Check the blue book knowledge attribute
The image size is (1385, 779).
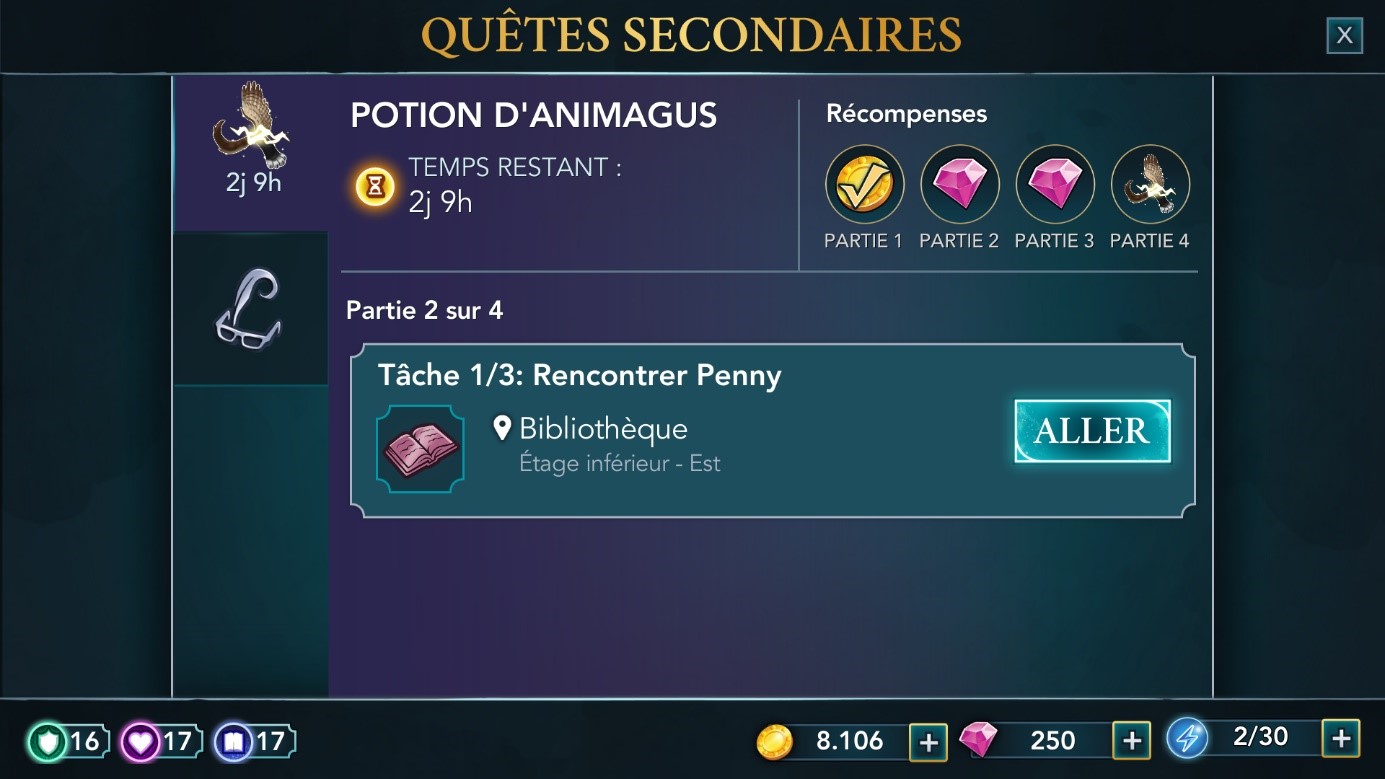(x=252, y=741)
